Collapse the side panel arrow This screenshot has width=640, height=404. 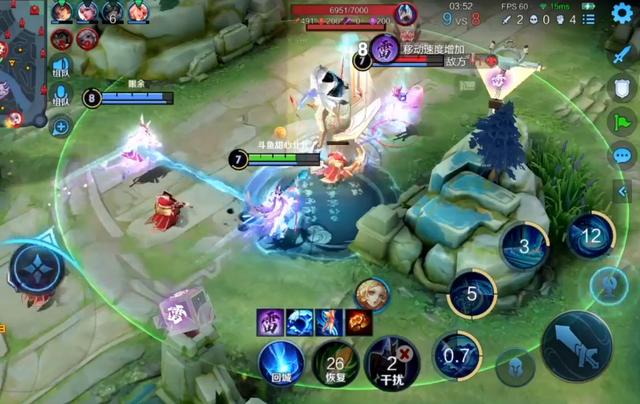[623, 191]
